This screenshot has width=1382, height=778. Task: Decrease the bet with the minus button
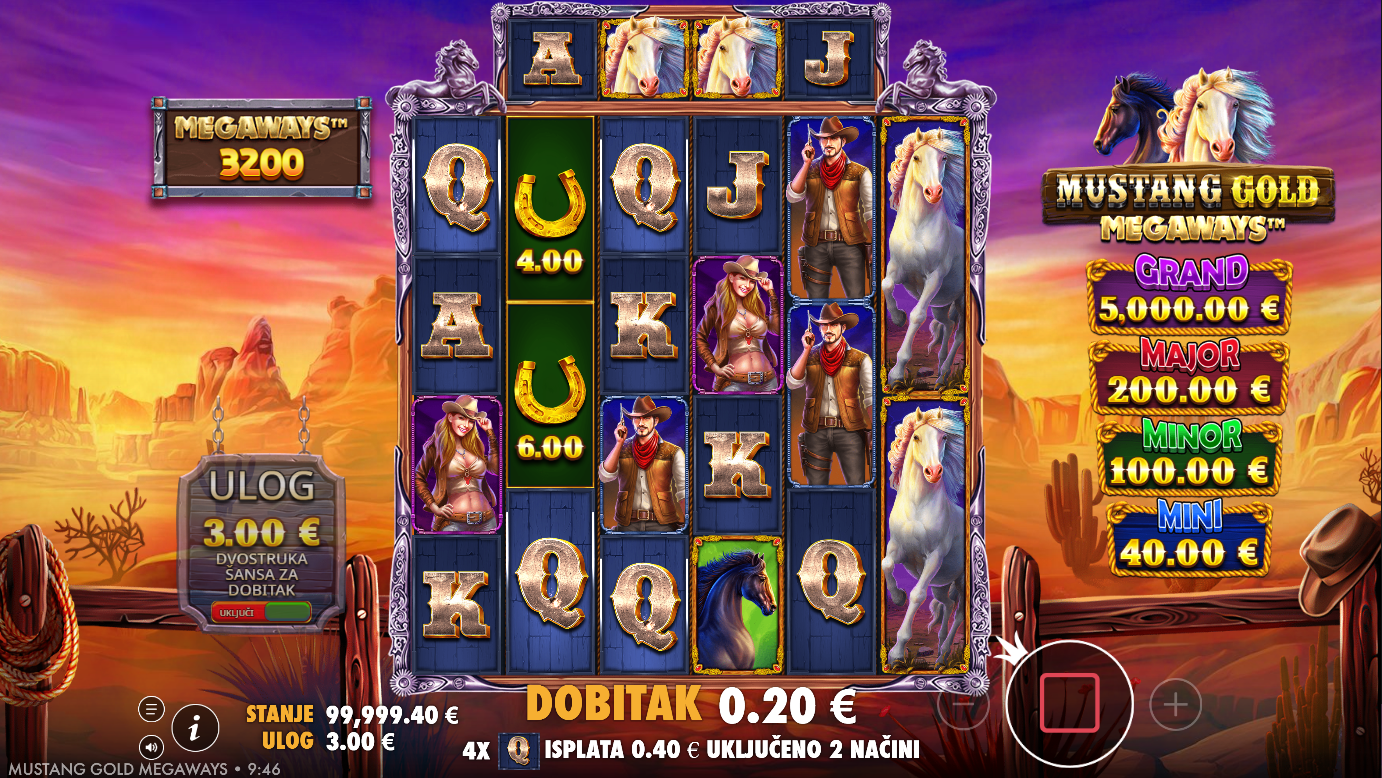coord(963,706)
